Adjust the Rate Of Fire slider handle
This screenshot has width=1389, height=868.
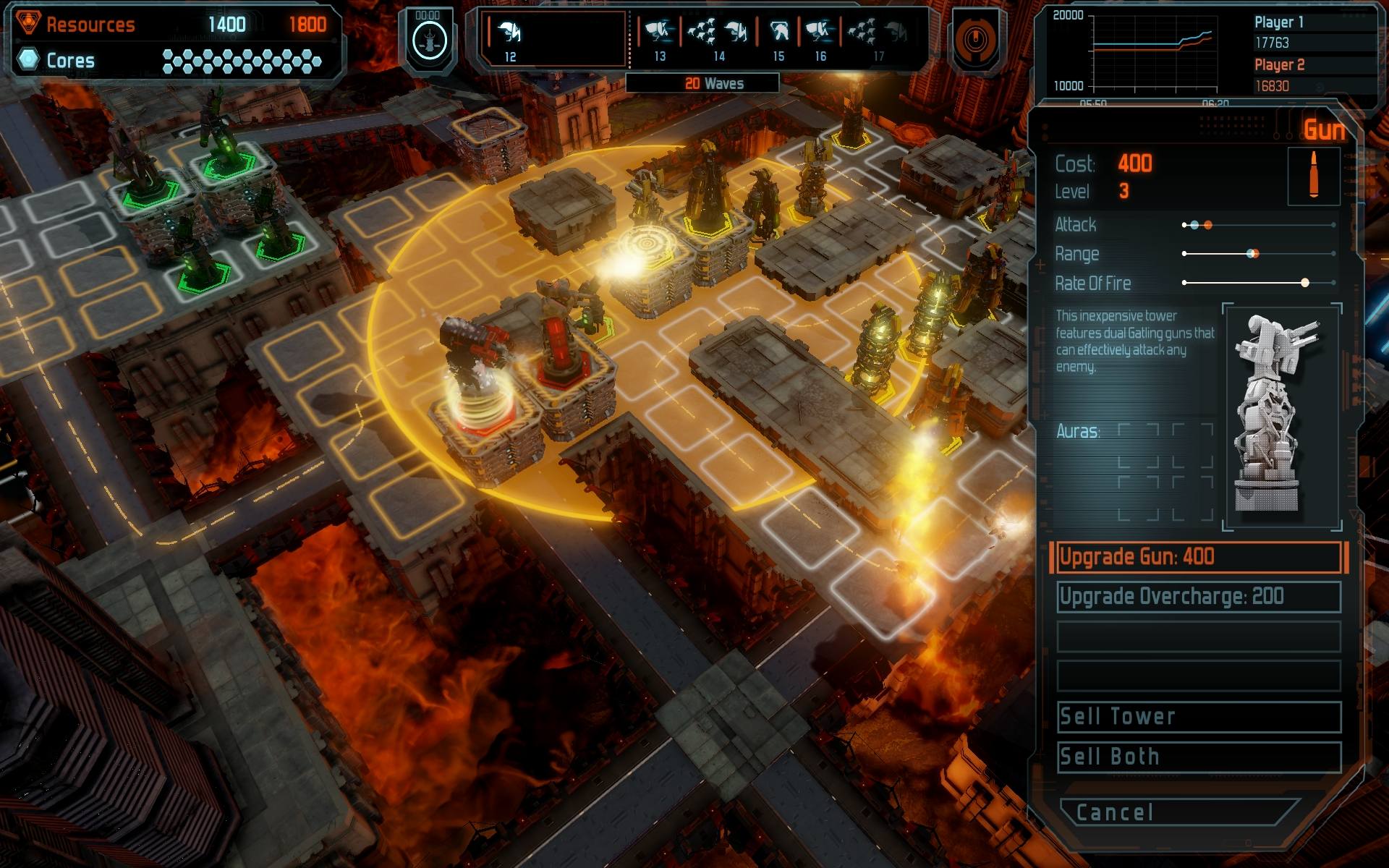coord(1306,282)
